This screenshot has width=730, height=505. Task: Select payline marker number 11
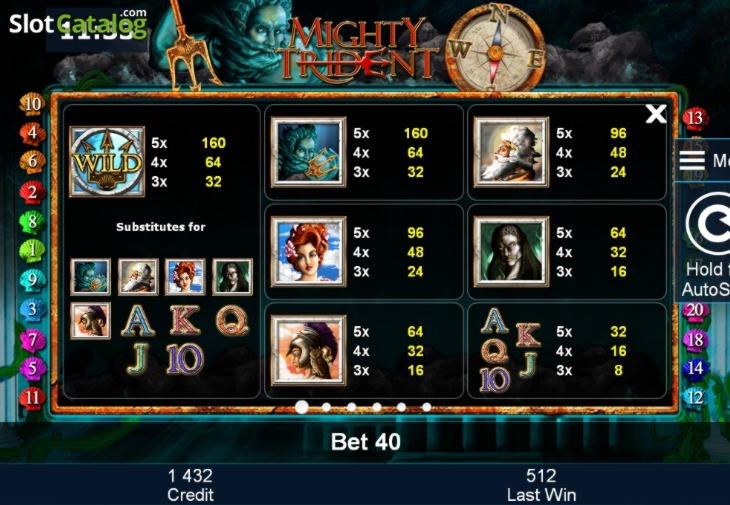tap(32, 397)
